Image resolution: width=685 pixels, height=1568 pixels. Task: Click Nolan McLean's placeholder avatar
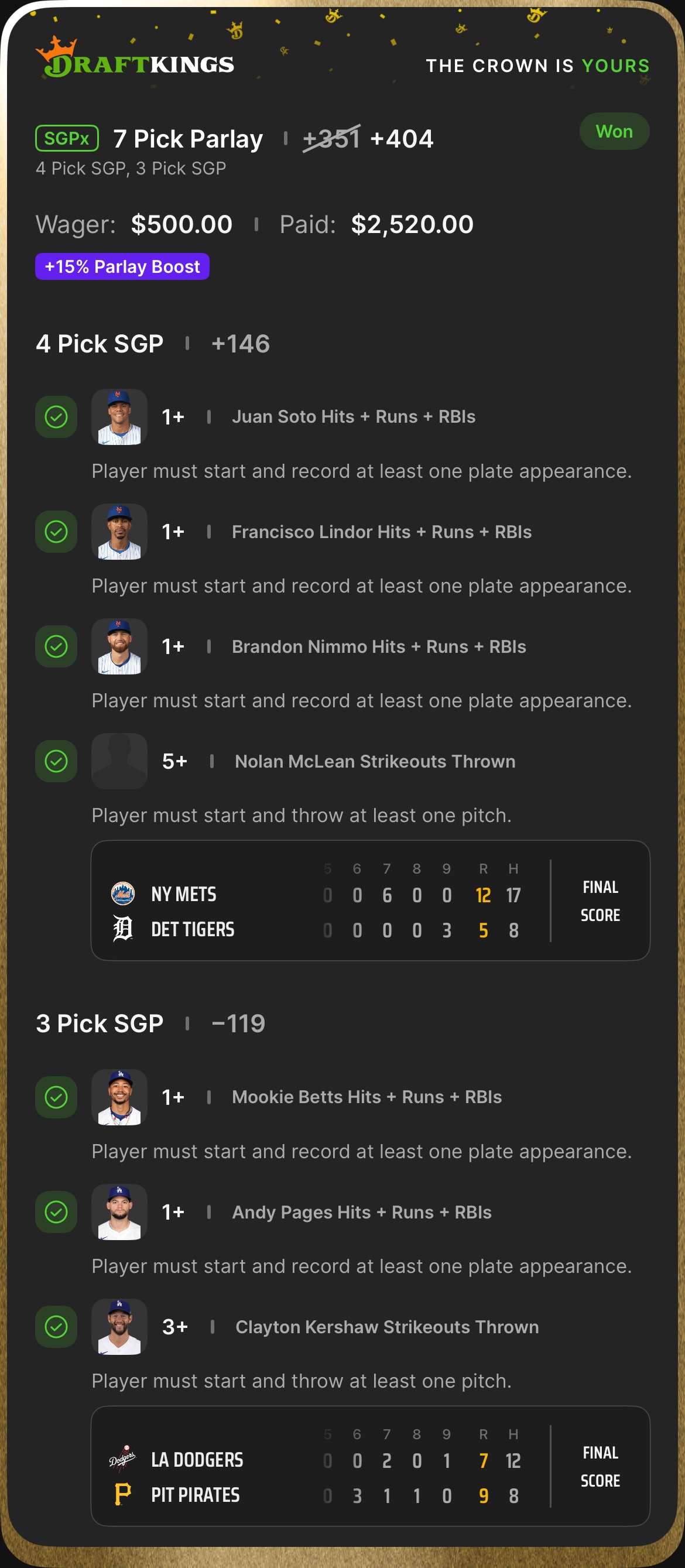pos(119,761)
